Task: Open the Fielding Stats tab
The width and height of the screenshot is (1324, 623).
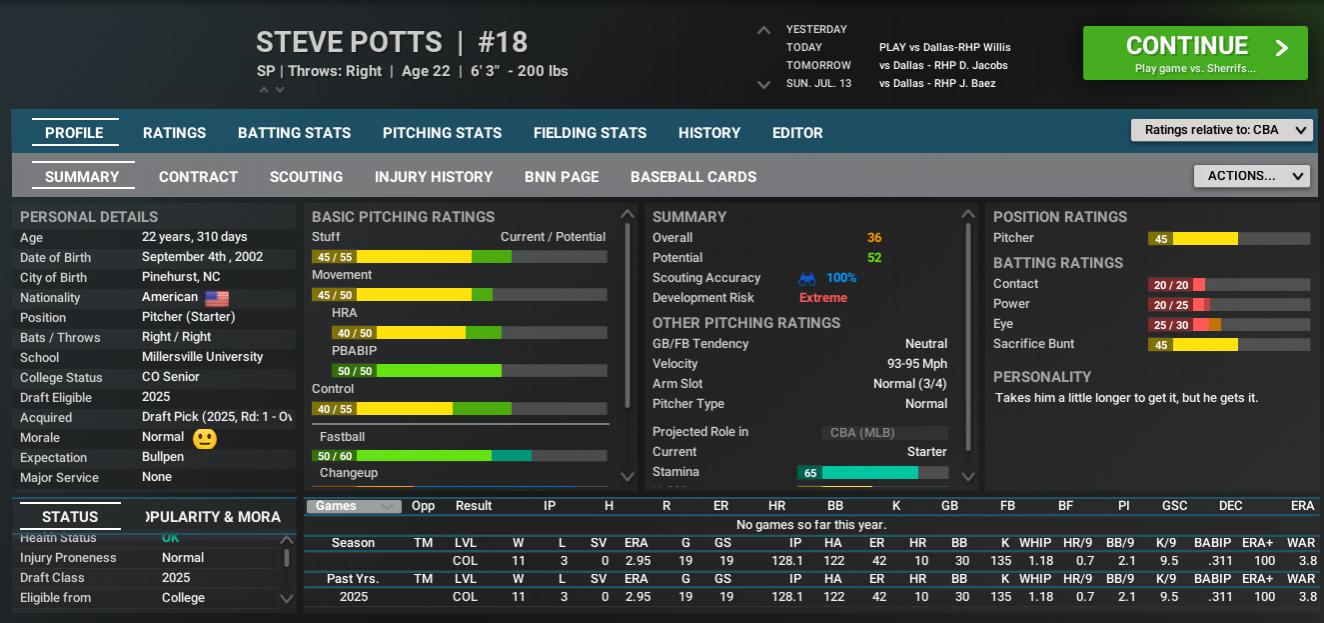Action: (590, 133)
